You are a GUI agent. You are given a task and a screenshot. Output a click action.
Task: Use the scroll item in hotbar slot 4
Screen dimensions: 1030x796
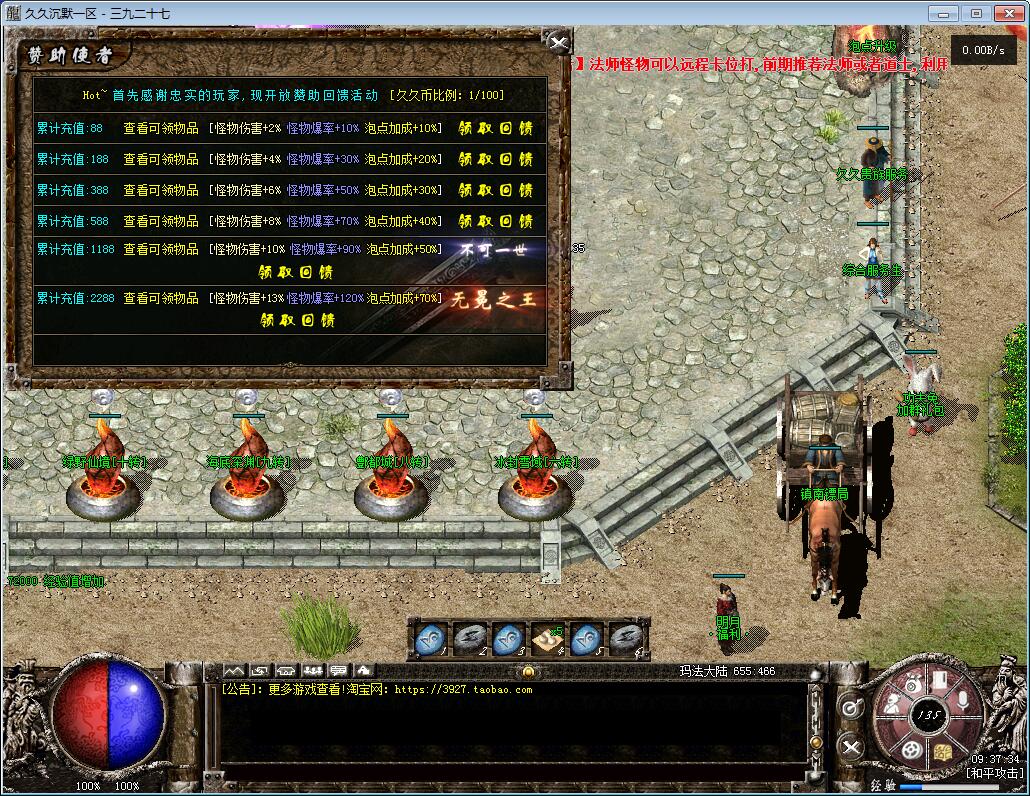click(546, 636)
